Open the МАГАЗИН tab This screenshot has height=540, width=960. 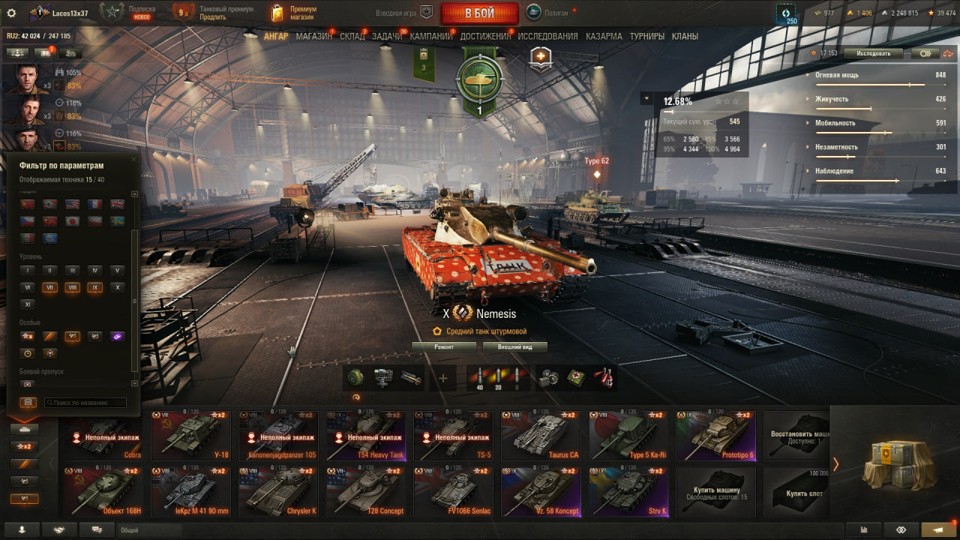coord(314,36)
